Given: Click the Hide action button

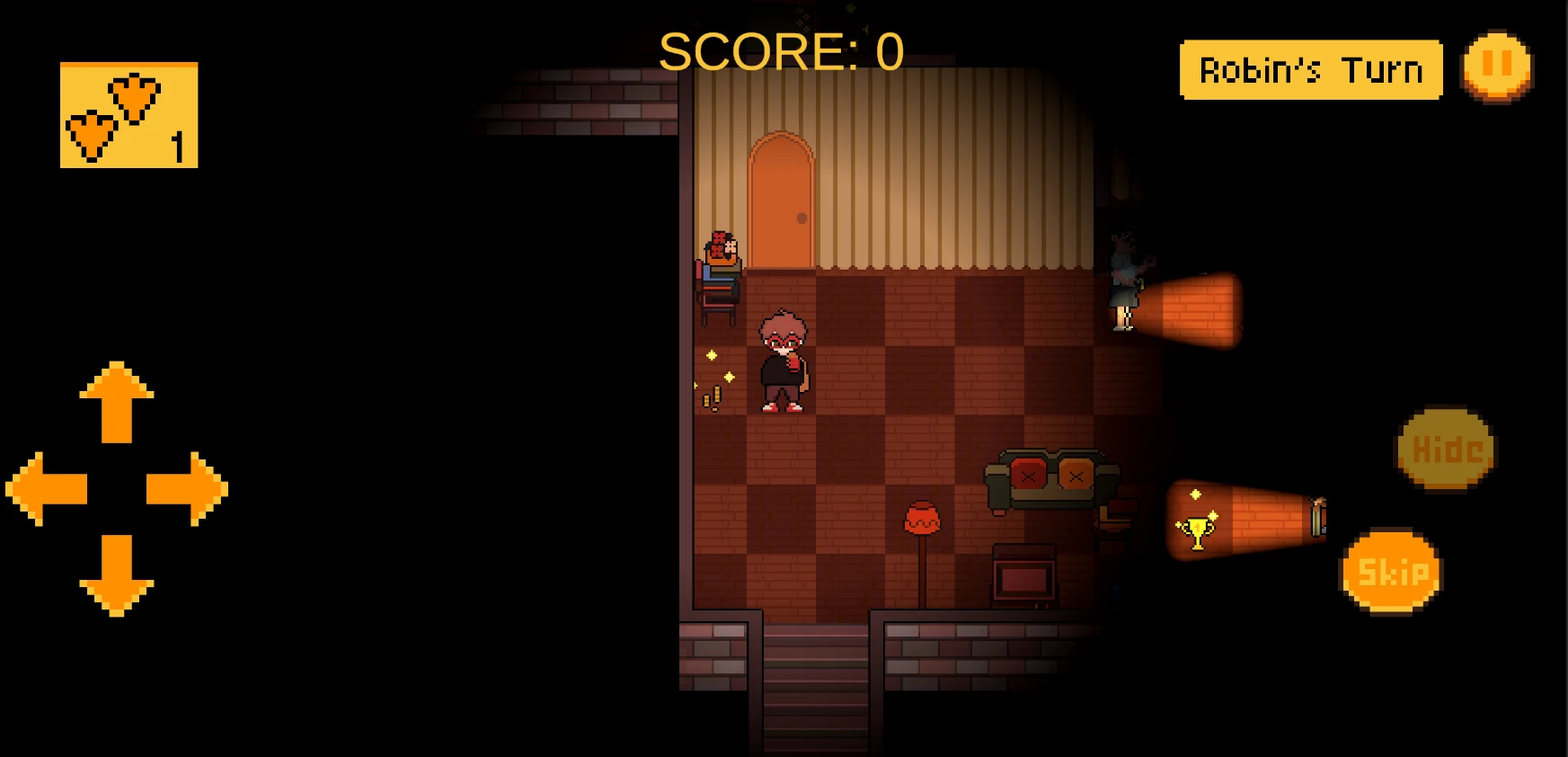Looking at the screenshot, I should 1444,448.
